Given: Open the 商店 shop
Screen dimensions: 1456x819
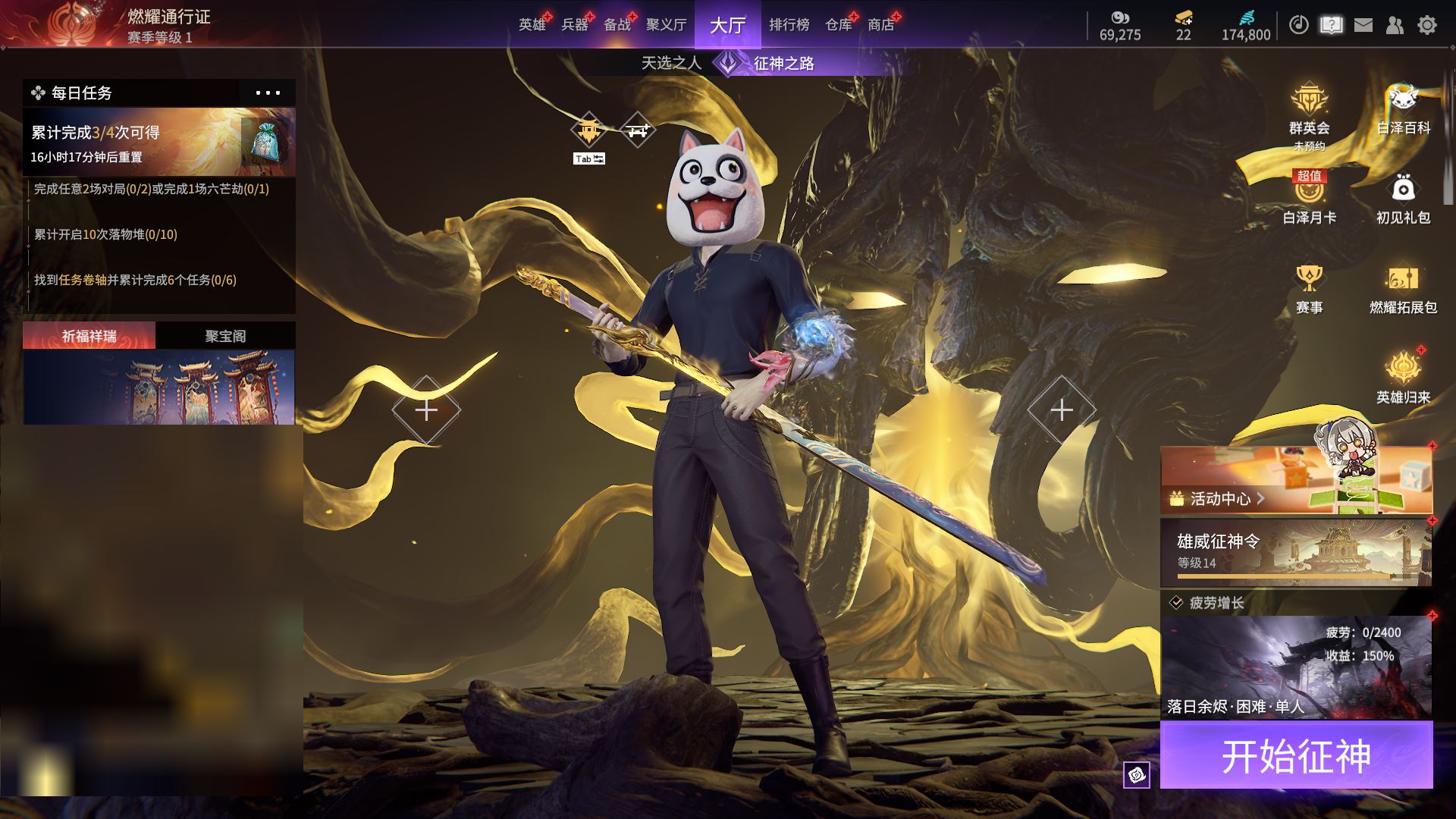Looking at the screenshot, I should [x=880, y=25].
